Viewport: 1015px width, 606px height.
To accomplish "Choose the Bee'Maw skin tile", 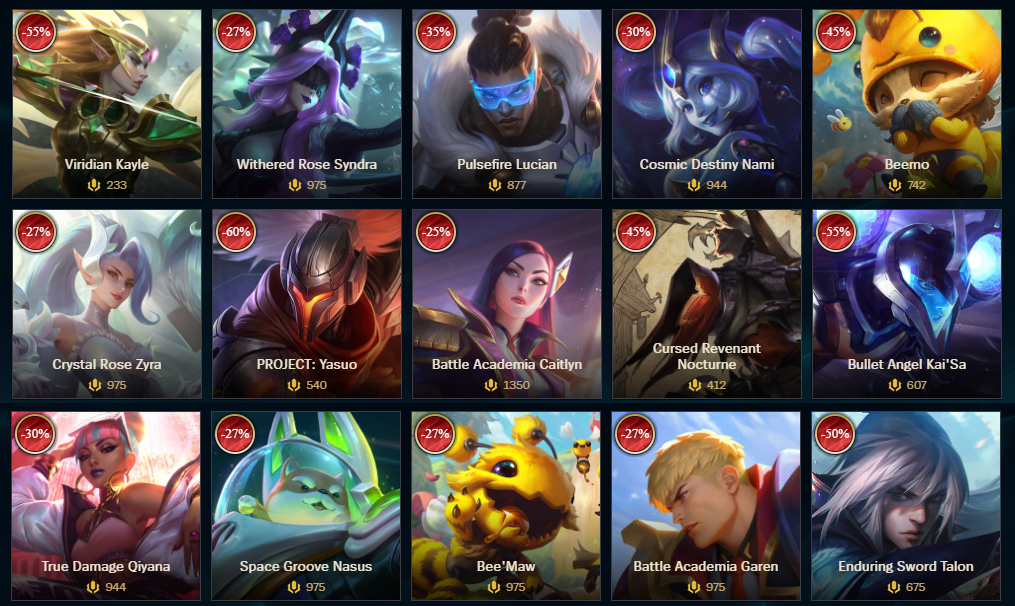I will tap(507, 505).
